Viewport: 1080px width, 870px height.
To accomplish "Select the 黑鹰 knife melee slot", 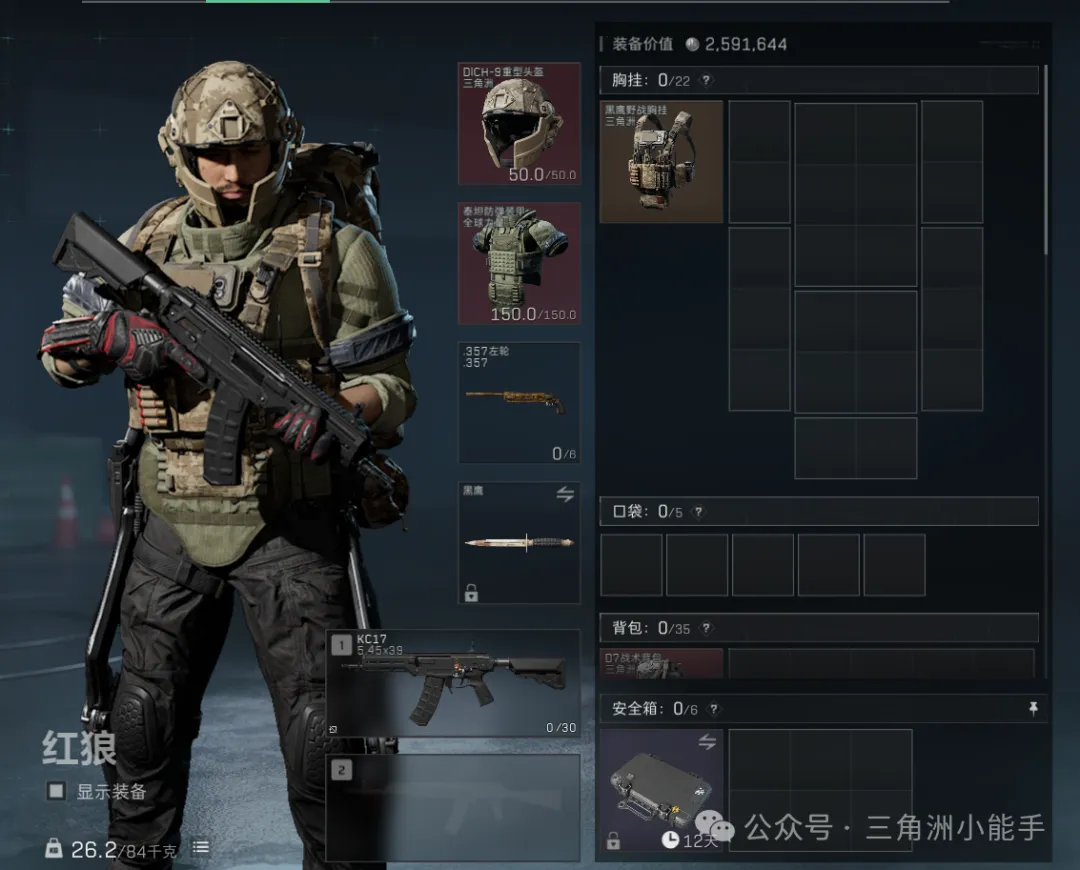I will (x=519, y=543).
